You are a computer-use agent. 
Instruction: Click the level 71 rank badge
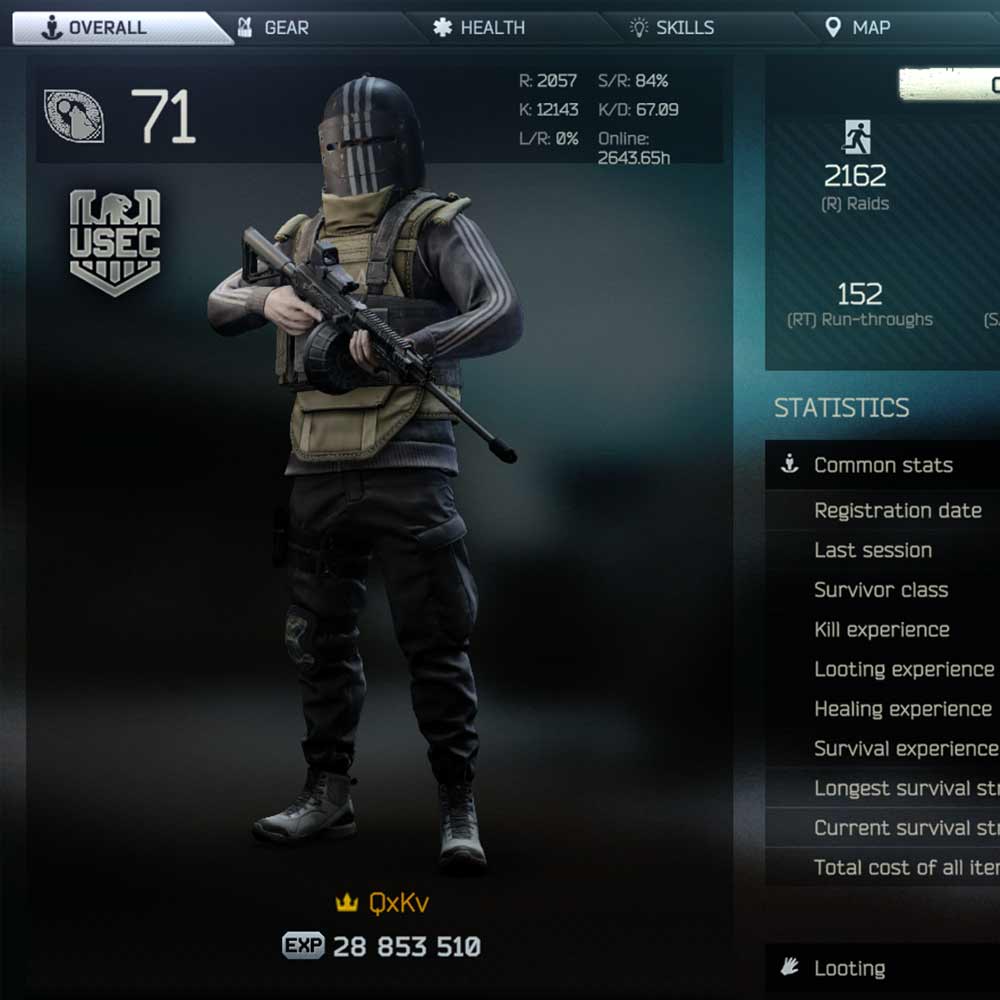tap(75, 116)
